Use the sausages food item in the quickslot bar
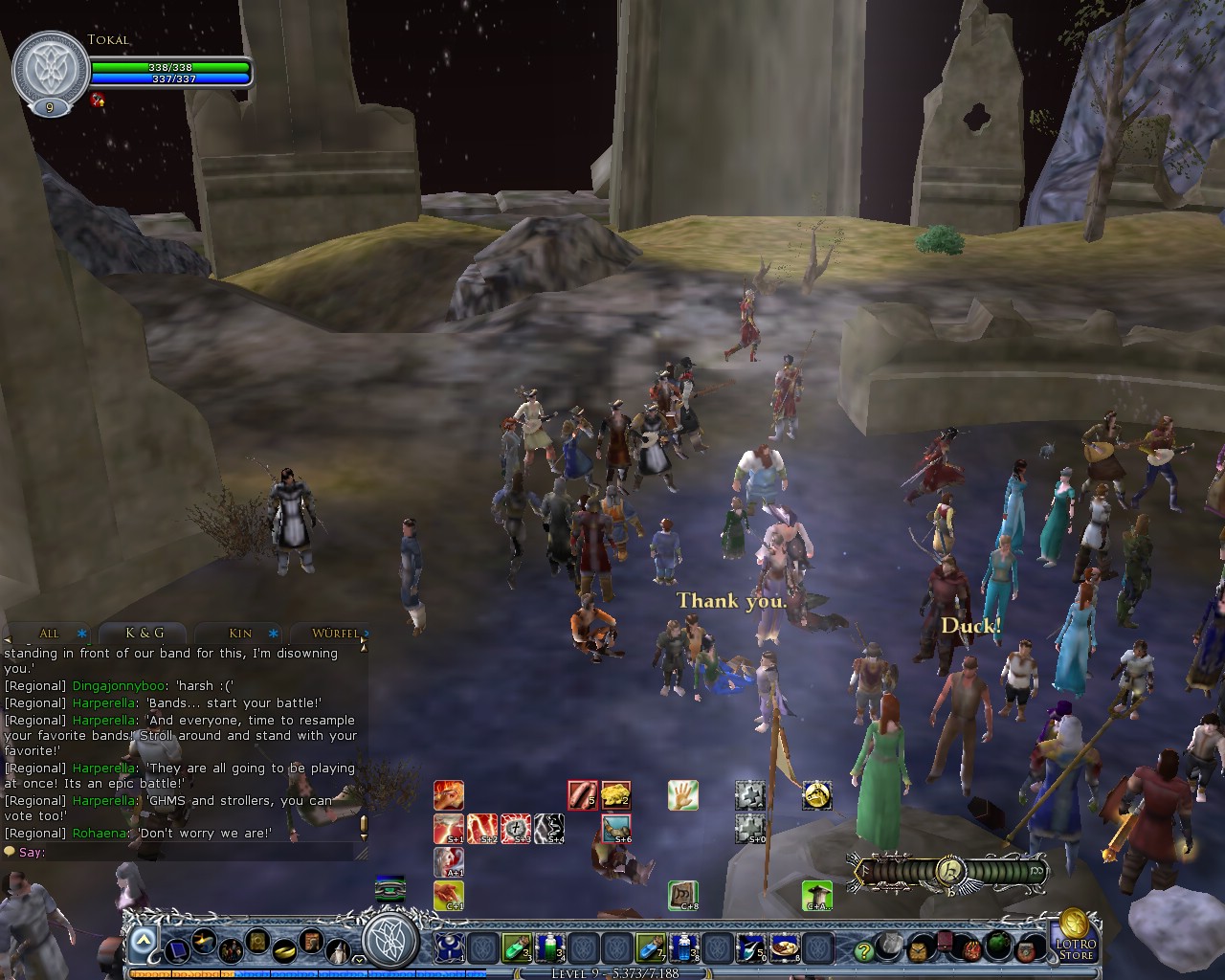The image size is (1225, 980). pos(582,794)
